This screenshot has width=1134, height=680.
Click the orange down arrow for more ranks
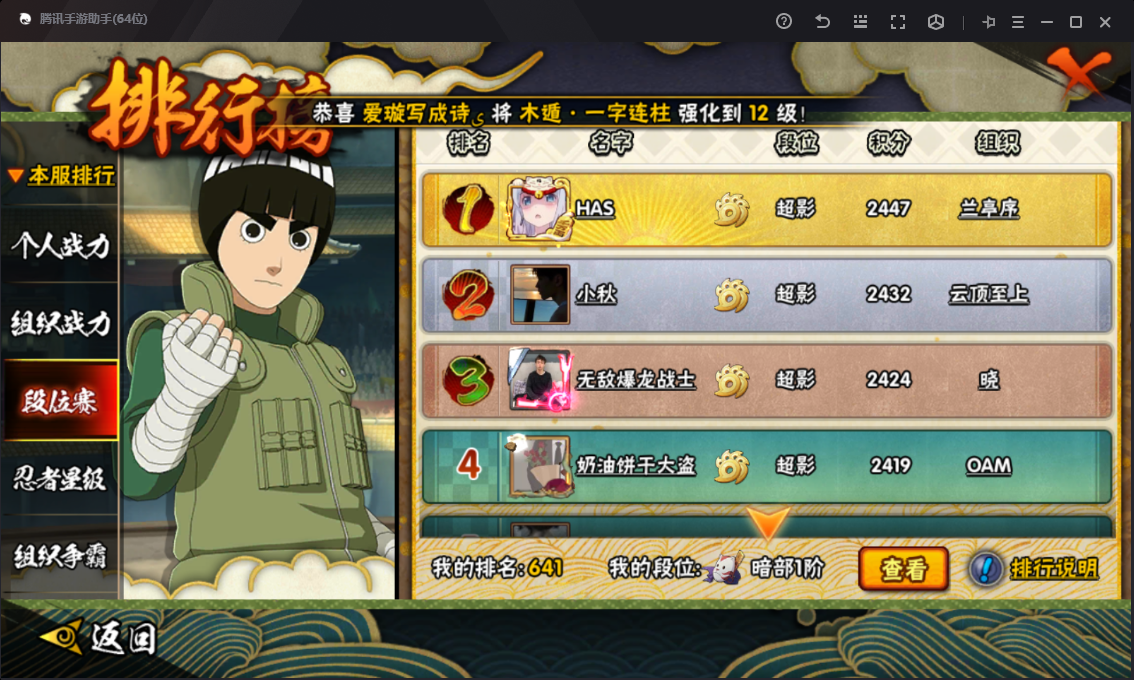point(768,524)
